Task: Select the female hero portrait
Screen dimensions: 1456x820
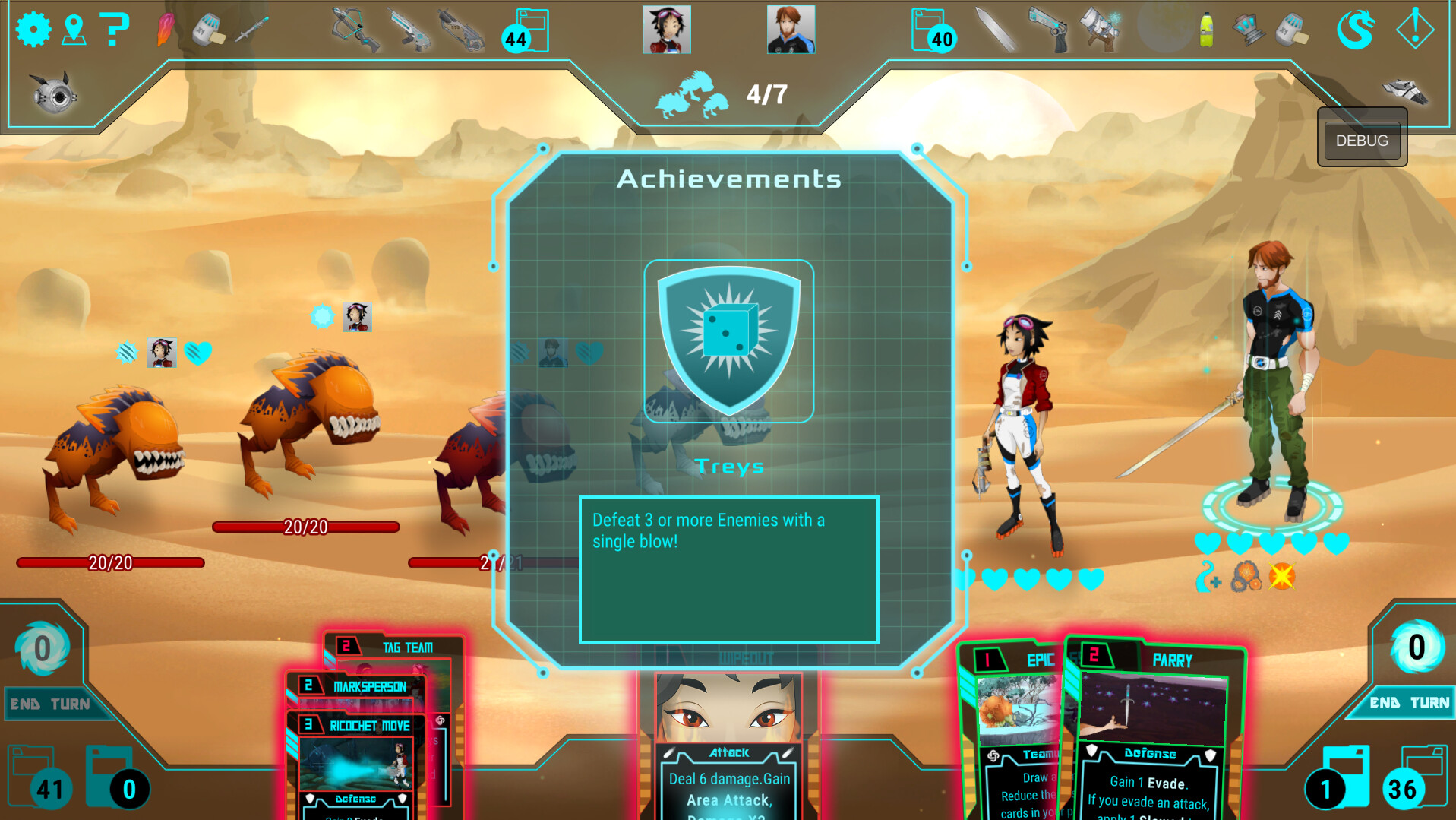Action: (x=666, y=30)
